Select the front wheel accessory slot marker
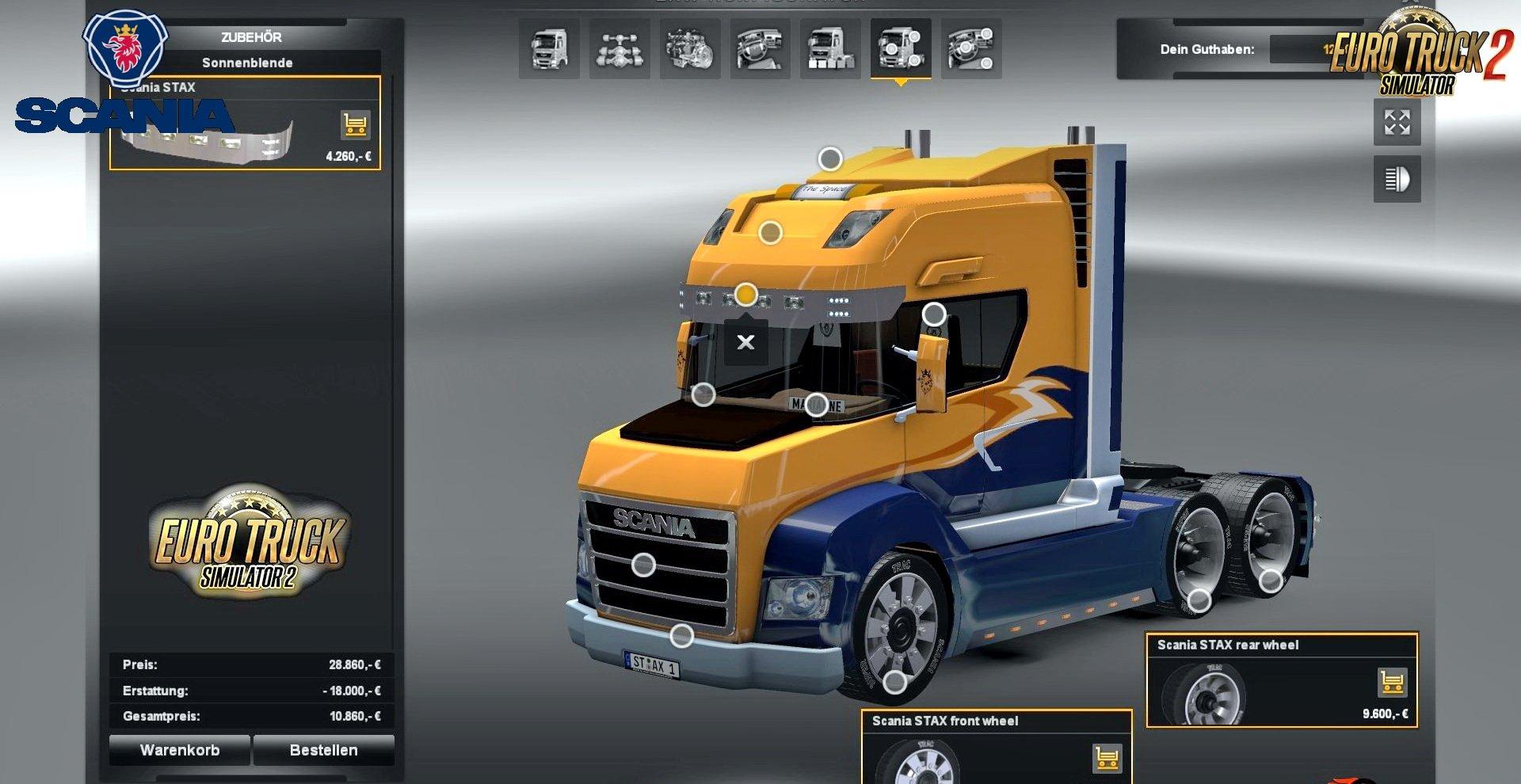Viewport: 1521px width, 784px height. pyautogui.click(x=894, y=681)
